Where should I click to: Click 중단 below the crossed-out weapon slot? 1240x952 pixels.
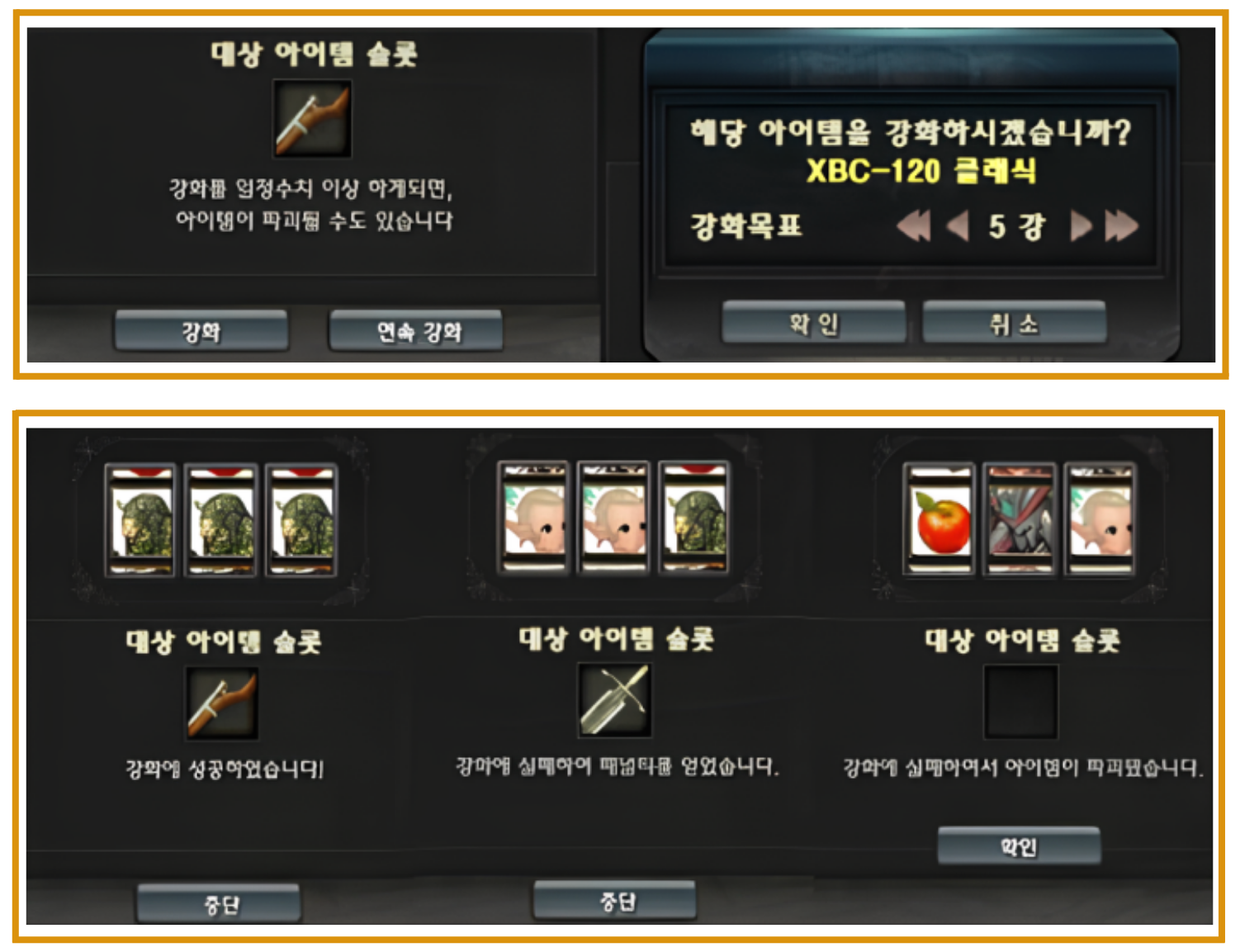point(615,901)
